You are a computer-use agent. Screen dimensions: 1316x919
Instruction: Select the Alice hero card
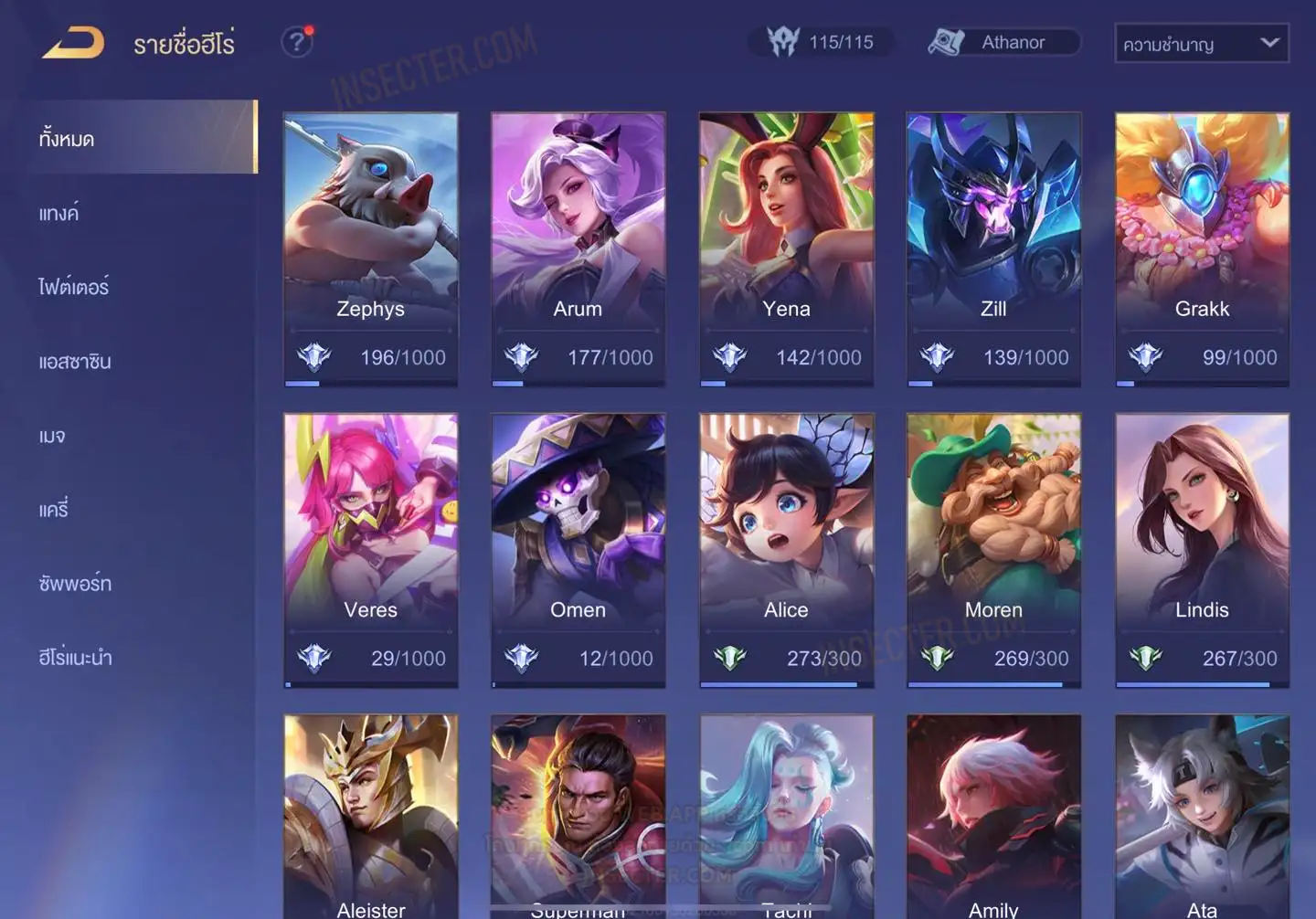(x=786, y=549)
